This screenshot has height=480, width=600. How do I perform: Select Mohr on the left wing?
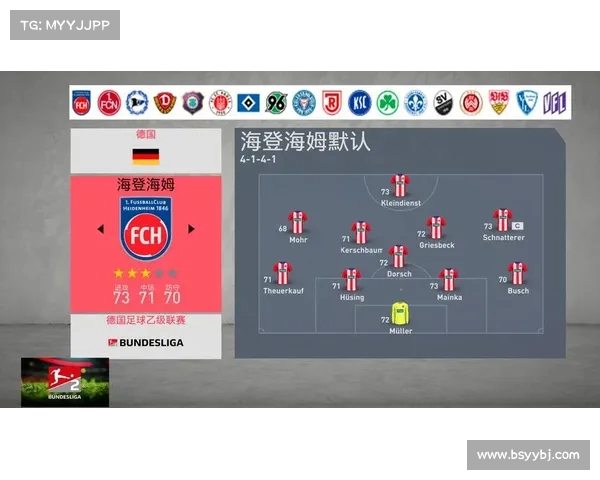coord(298,222)
